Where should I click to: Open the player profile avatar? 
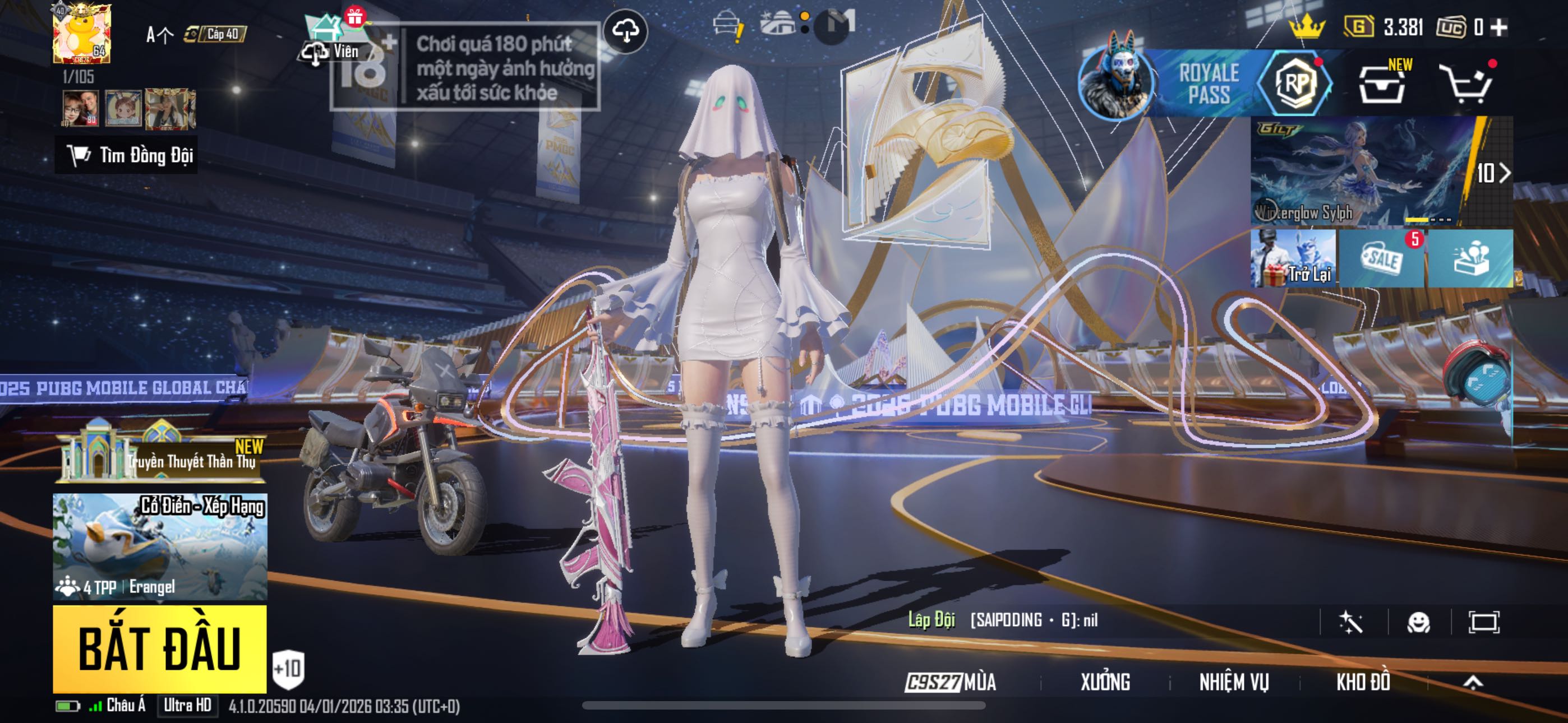pyautogui.click(x=82, y=34)
